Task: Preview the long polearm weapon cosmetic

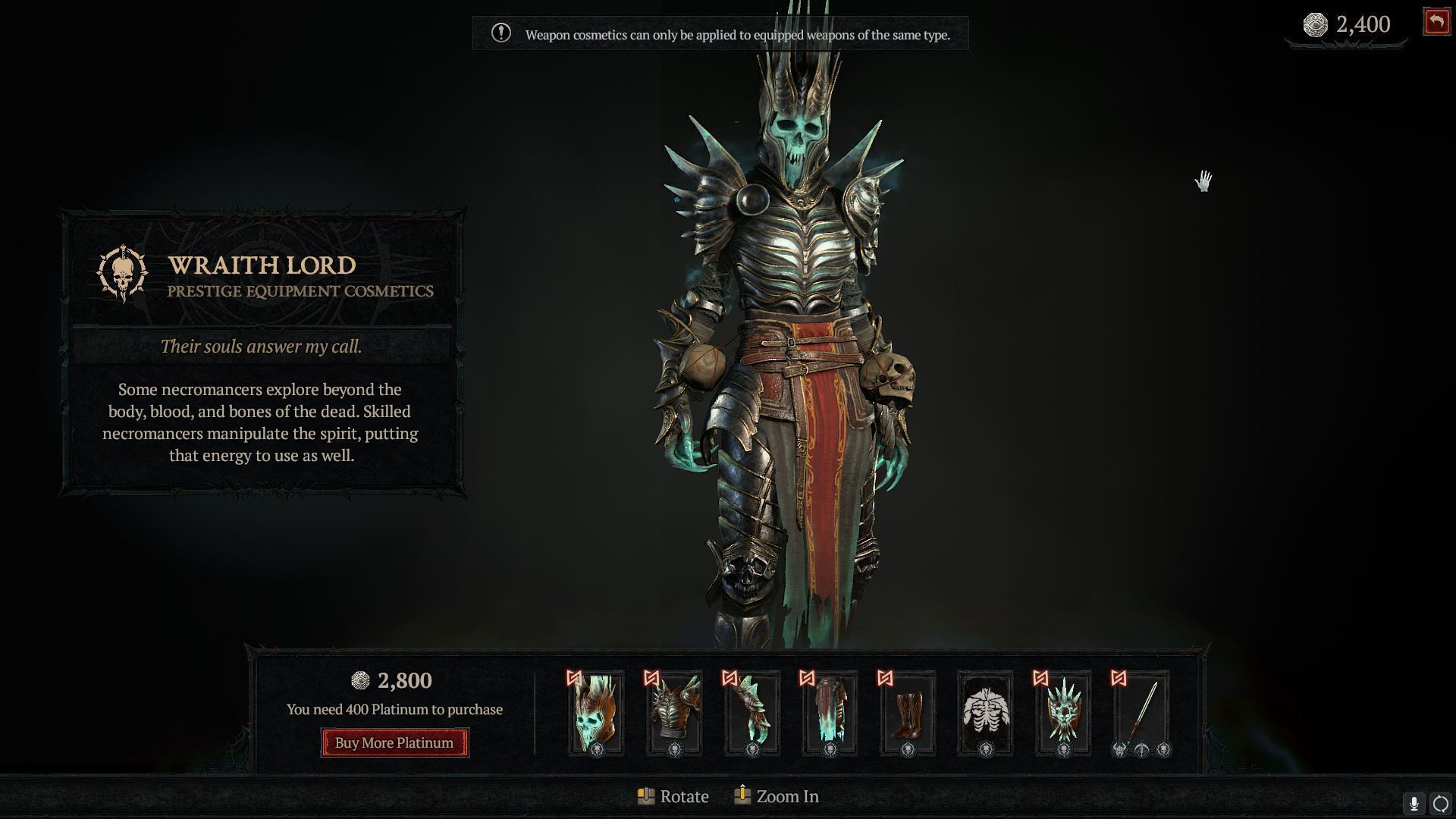Action: [x=1141, y=713]
